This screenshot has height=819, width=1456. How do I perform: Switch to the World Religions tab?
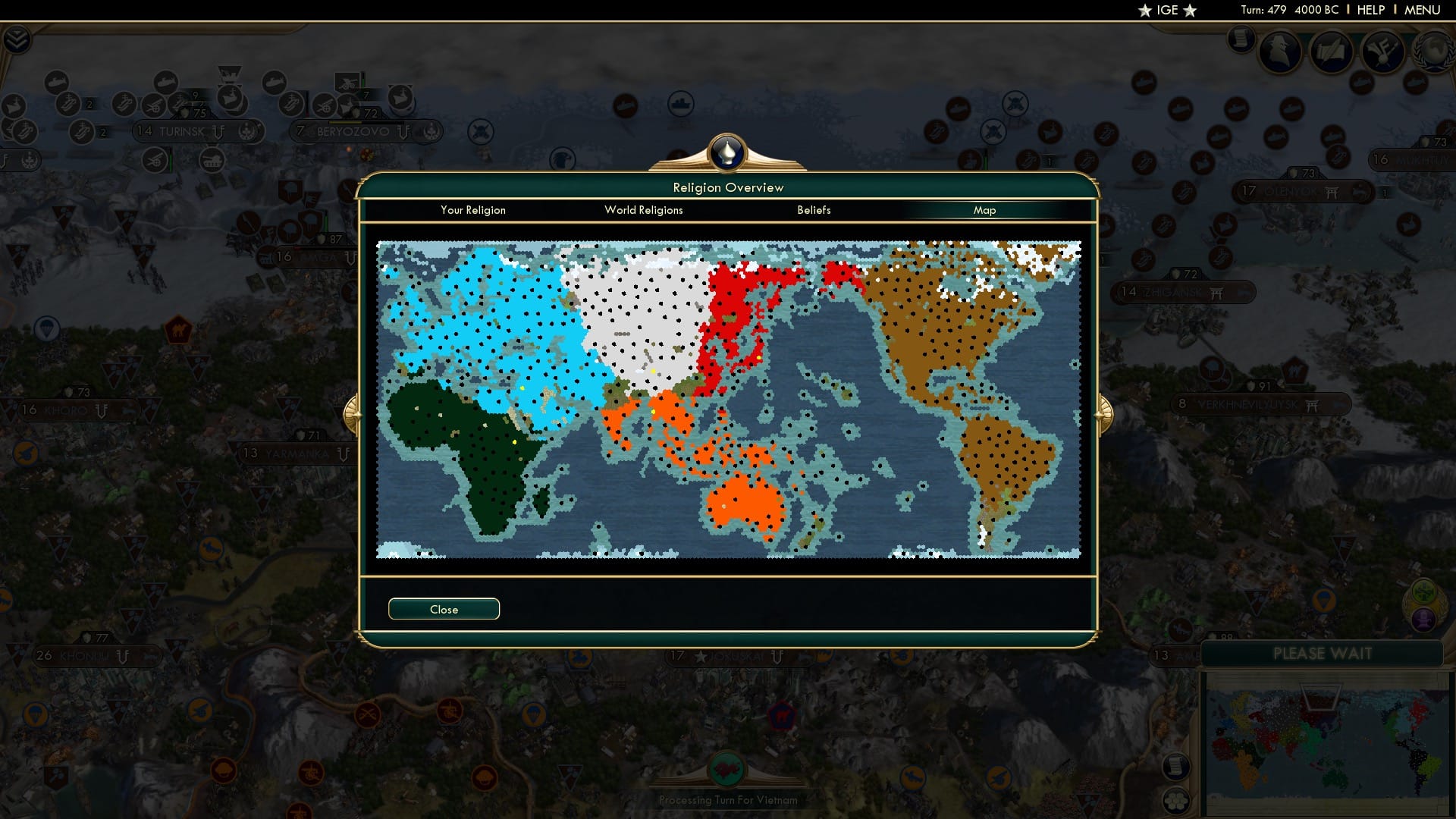(643, 210)
